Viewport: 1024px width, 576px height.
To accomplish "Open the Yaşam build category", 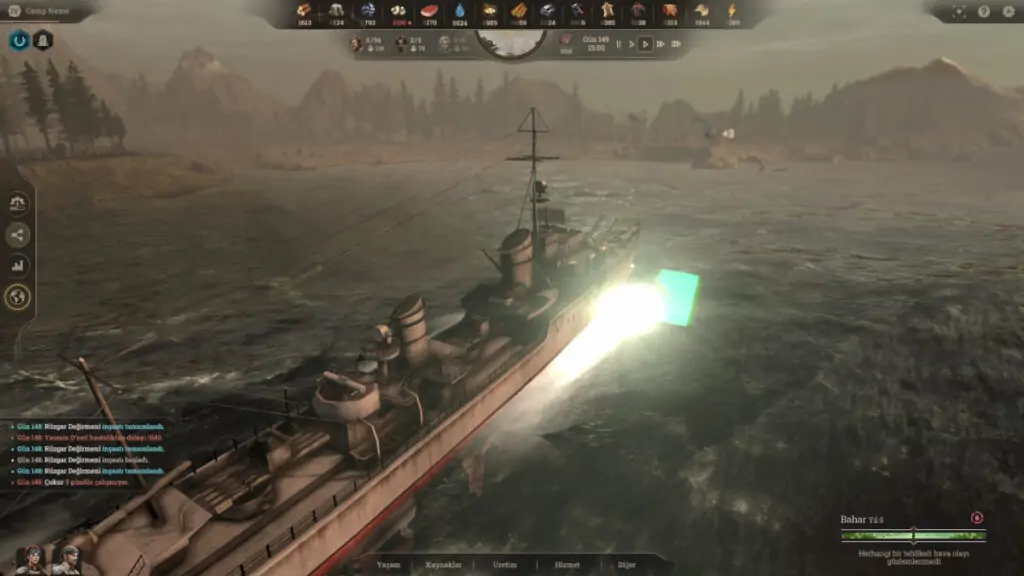I will 388,565.
